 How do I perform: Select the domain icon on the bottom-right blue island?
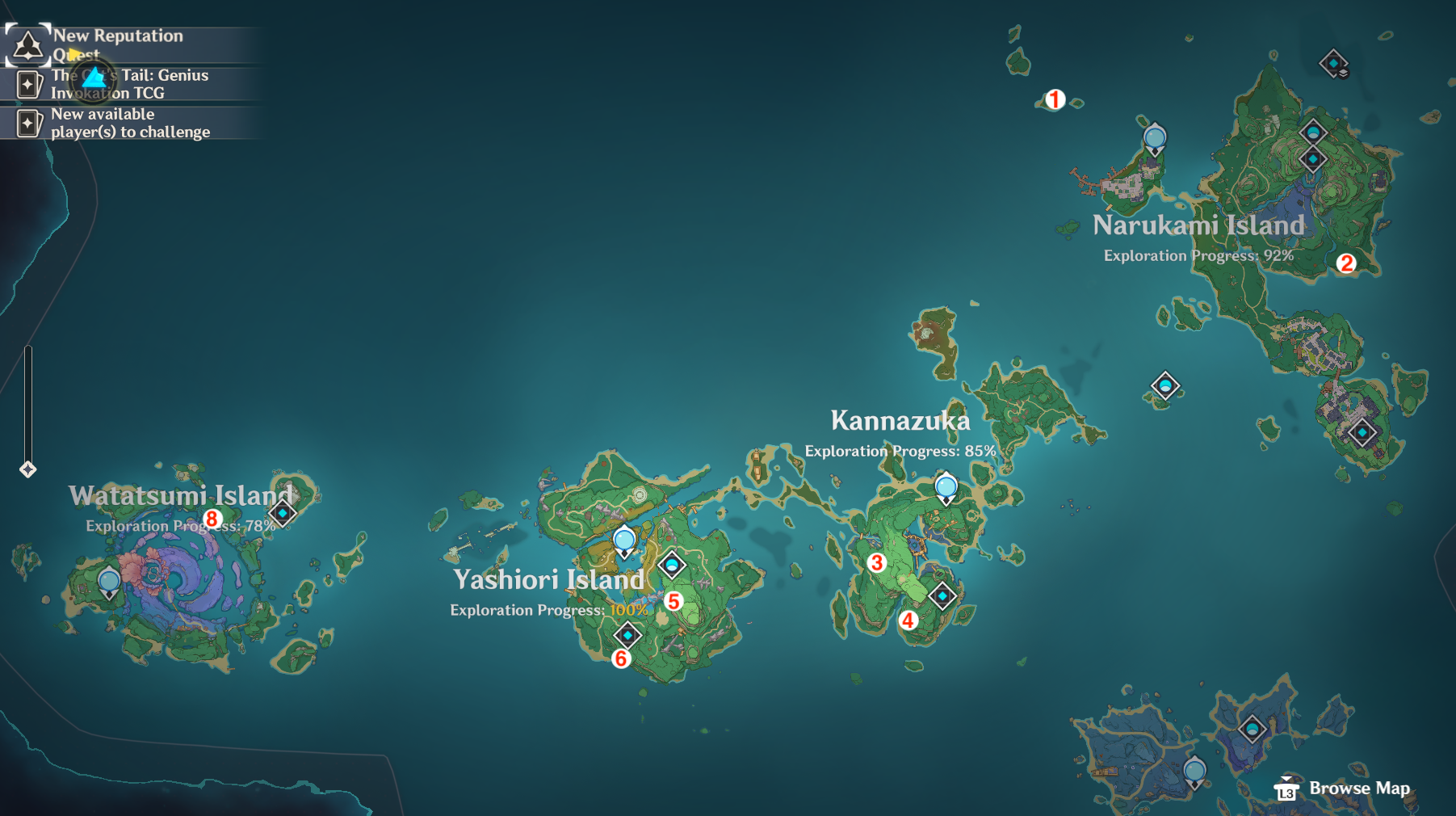point(1254,728)
